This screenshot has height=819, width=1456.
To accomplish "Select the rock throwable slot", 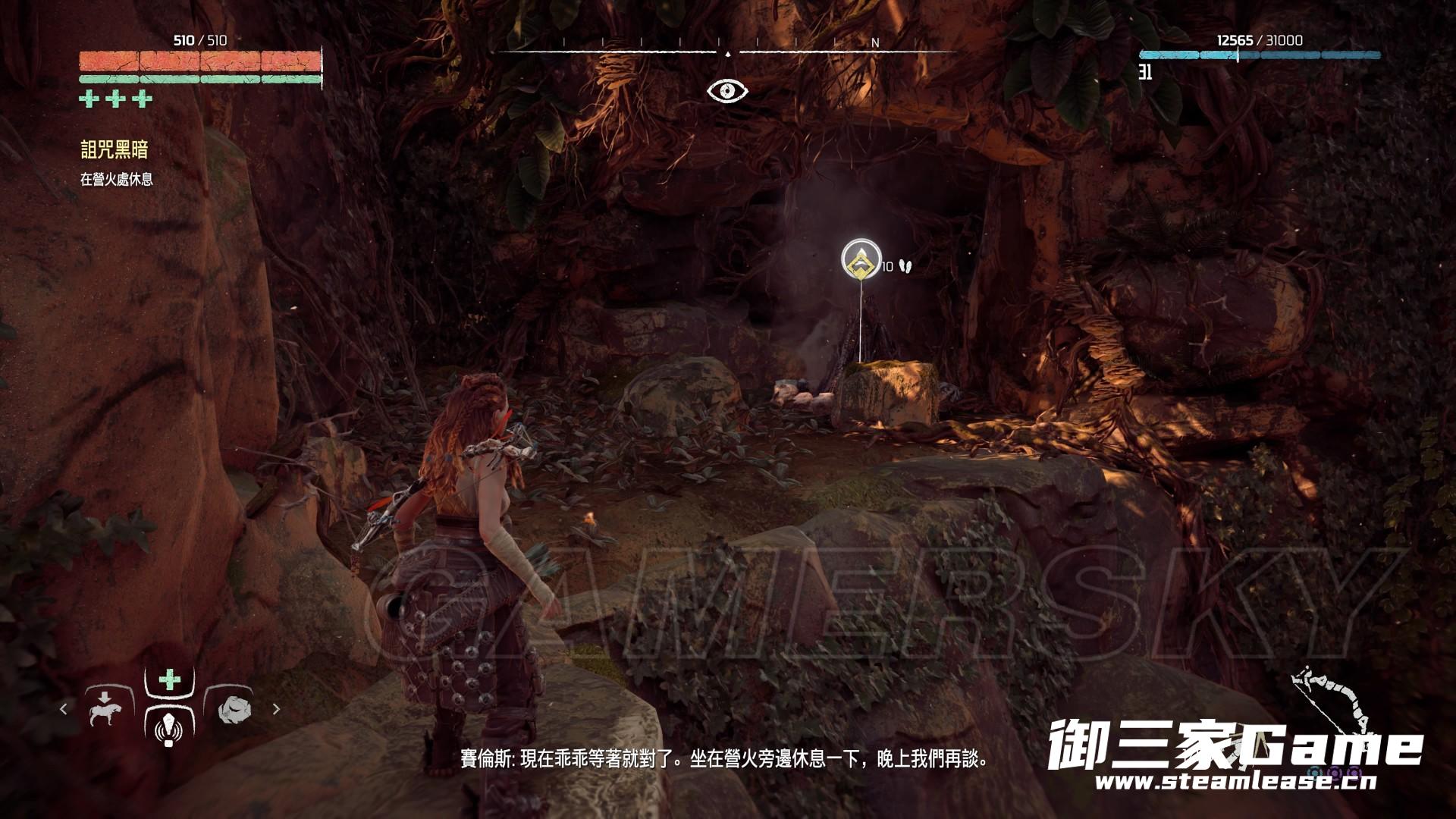I will pyautogui.click(x=231, y=709).
